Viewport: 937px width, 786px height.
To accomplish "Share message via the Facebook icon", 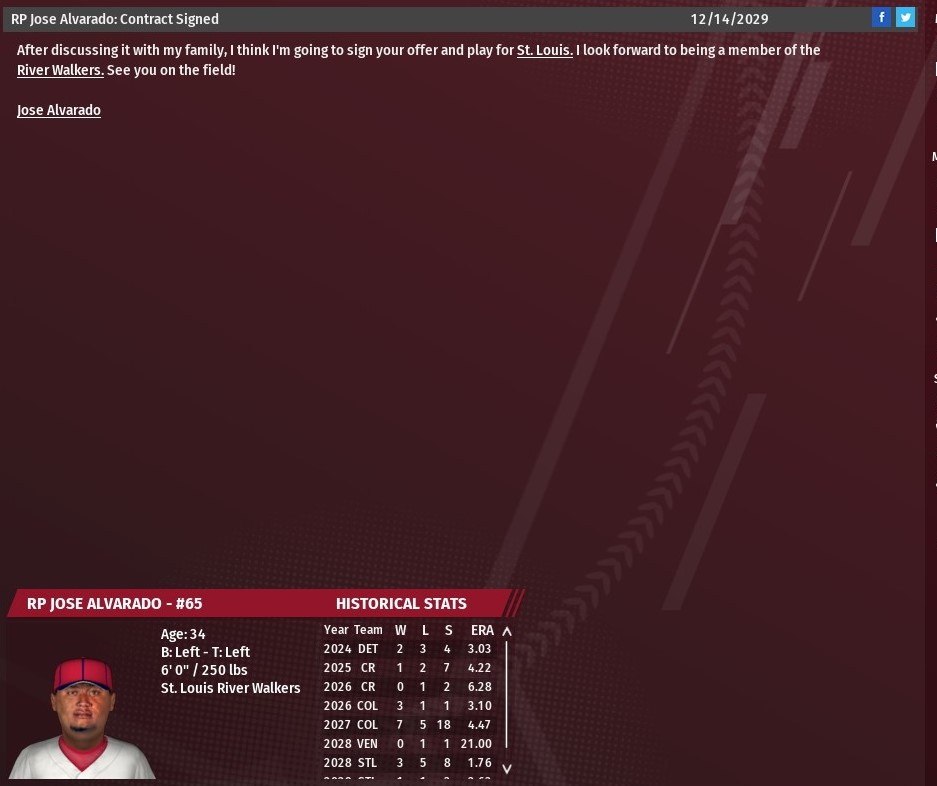I will click(881, 18).
